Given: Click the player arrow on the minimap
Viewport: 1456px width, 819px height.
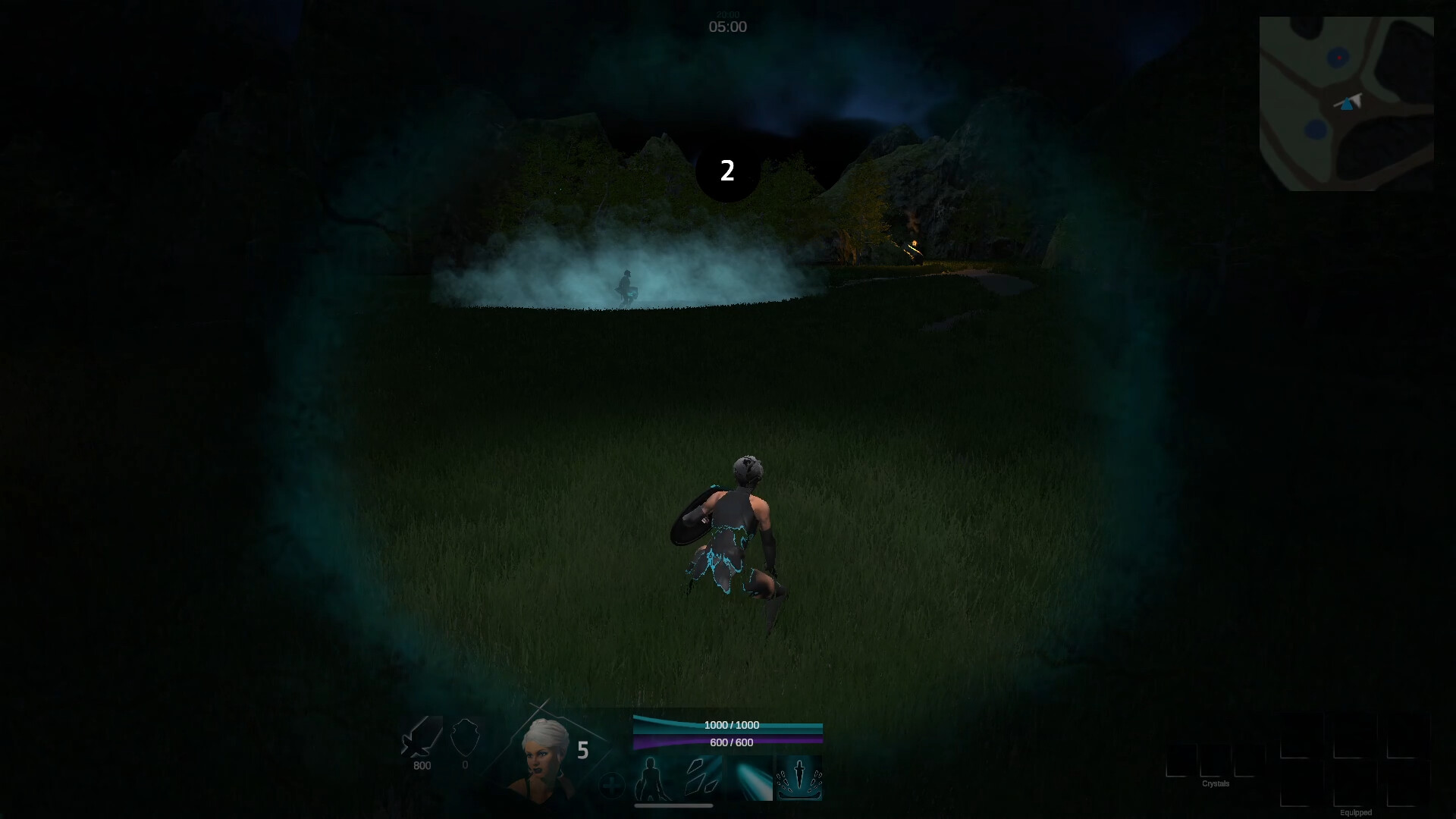Looking at the screenshot, I should click(1348, 105).
